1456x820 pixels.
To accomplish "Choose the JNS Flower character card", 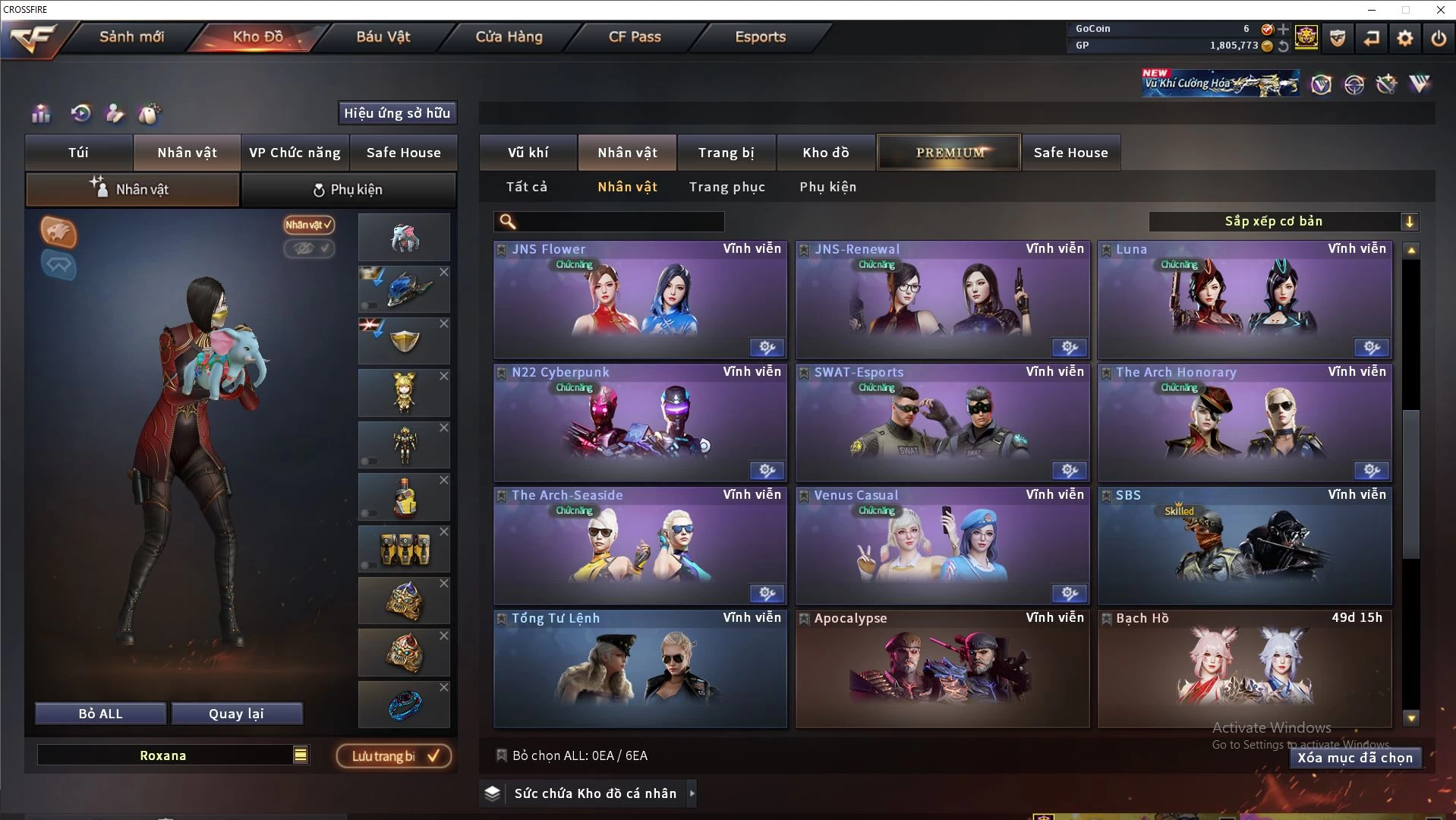I will (639, 300).
